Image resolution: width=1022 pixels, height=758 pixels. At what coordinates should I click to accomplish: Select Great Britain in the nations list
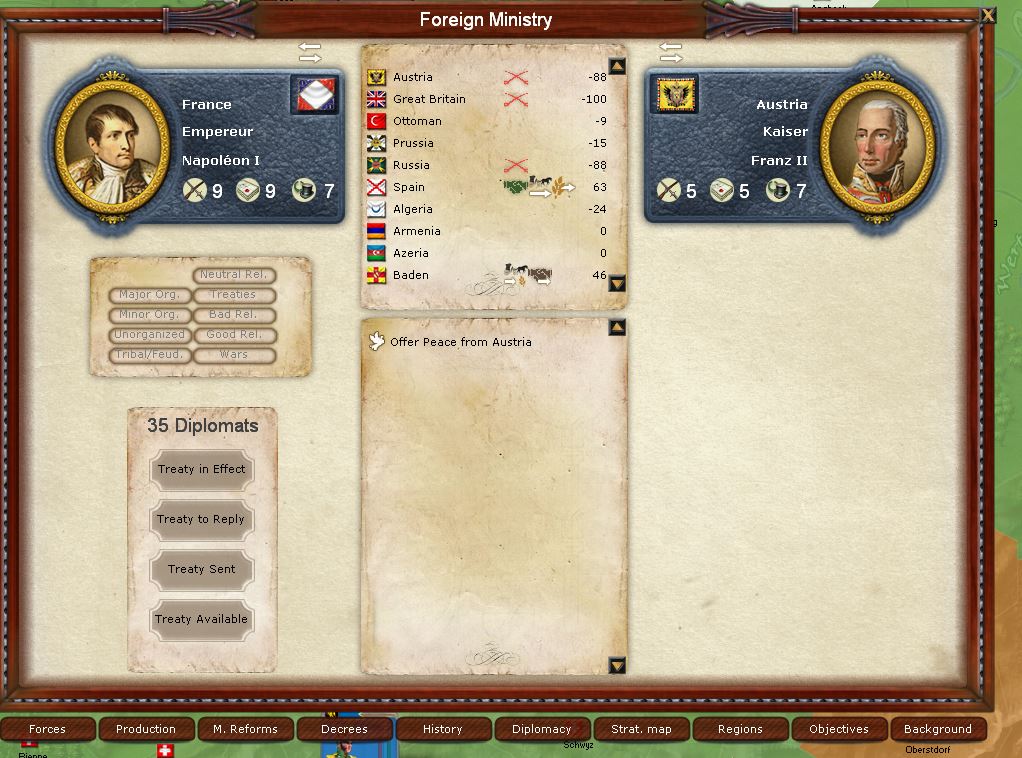(429, 99)
